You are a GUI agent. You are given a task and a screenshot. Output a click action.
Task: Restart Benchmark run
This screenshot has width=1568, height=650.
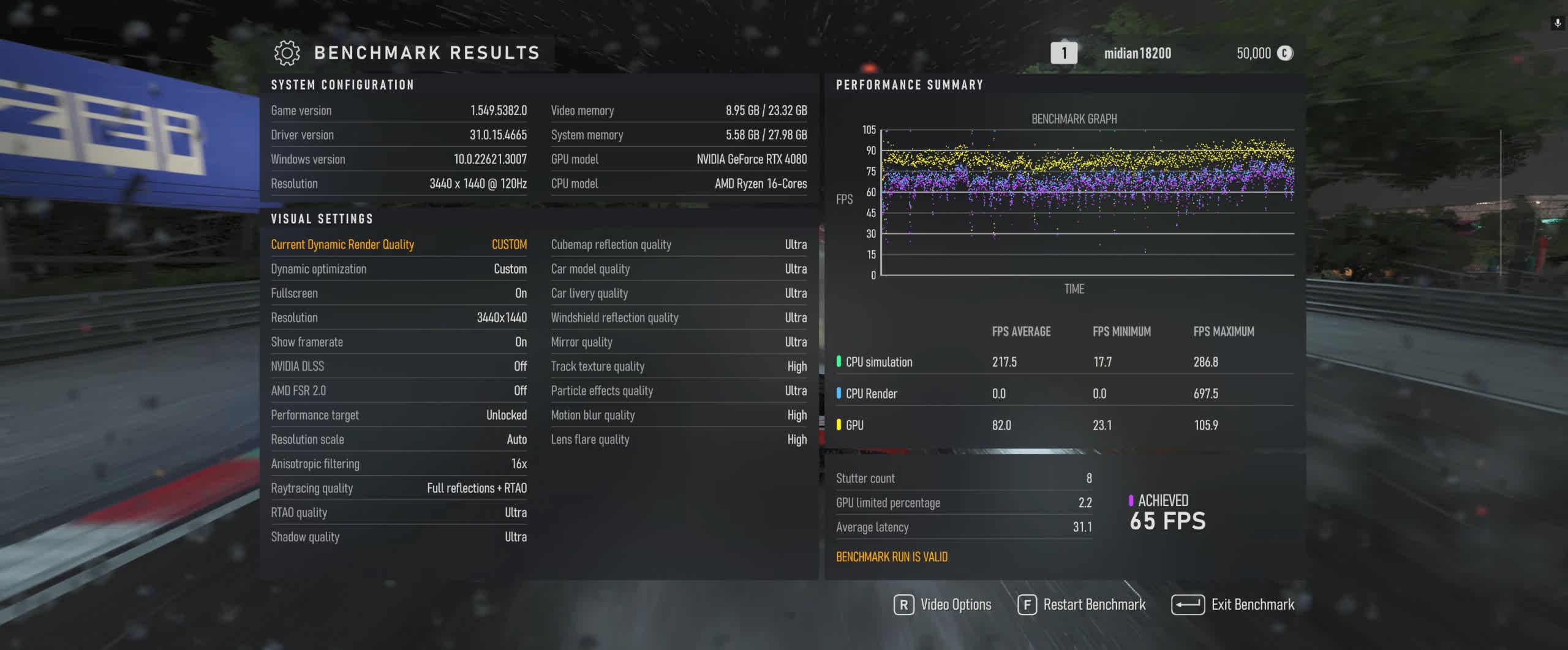(1082, 605)
